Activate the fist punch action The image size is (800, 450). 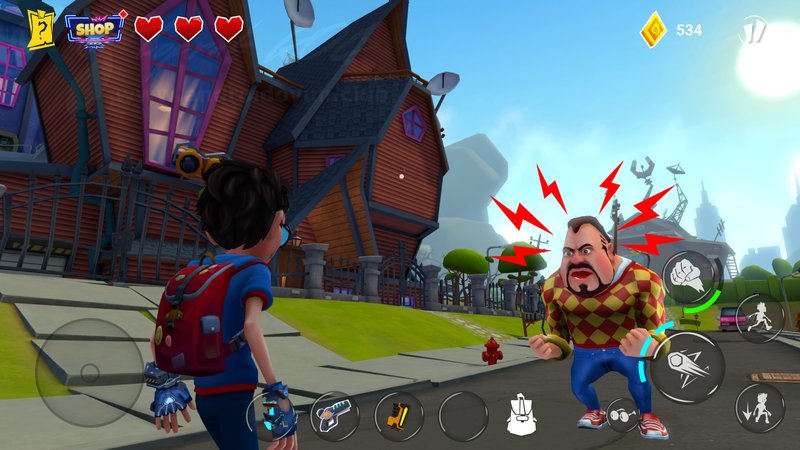coord(689,276)
